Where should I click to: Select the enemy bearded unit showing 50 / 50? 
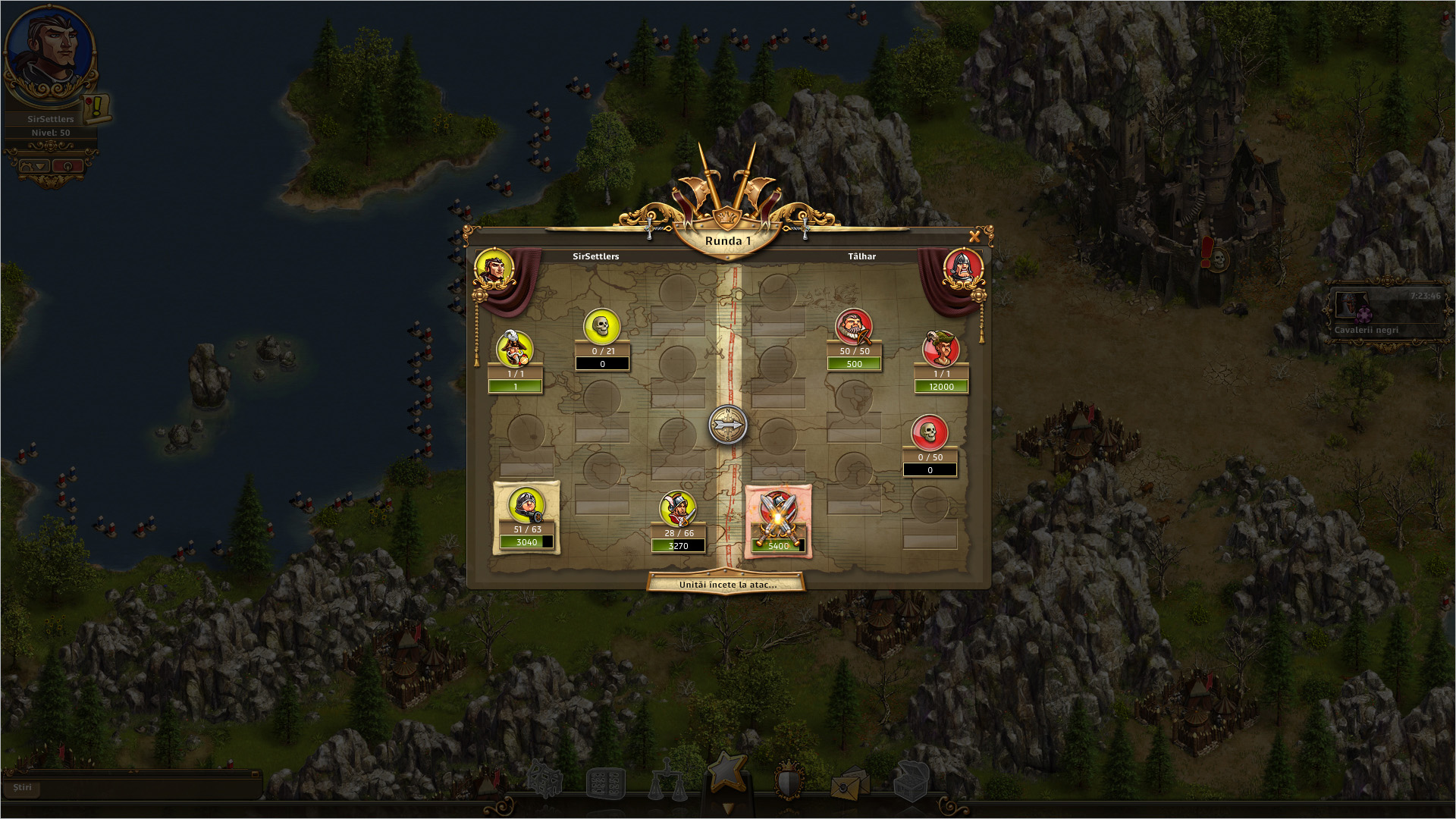click(854, 327)
